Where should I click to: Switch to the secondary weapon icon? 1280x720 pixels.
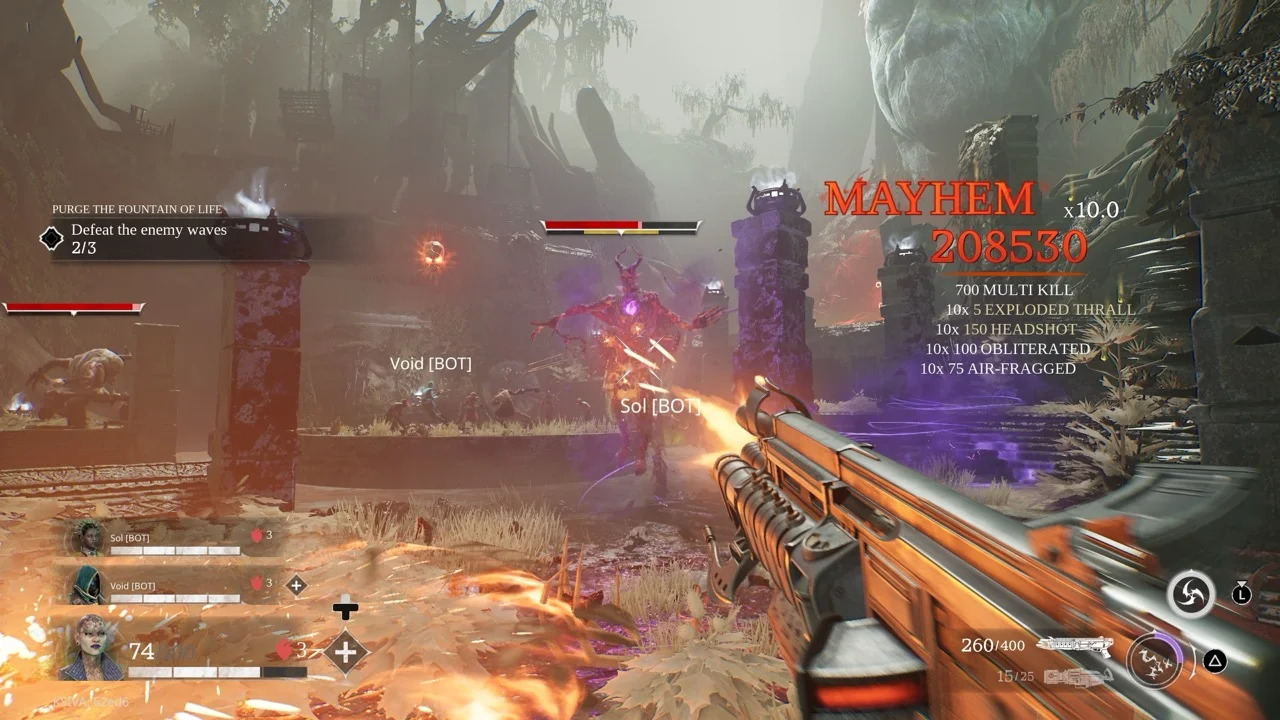(1078, 678)
